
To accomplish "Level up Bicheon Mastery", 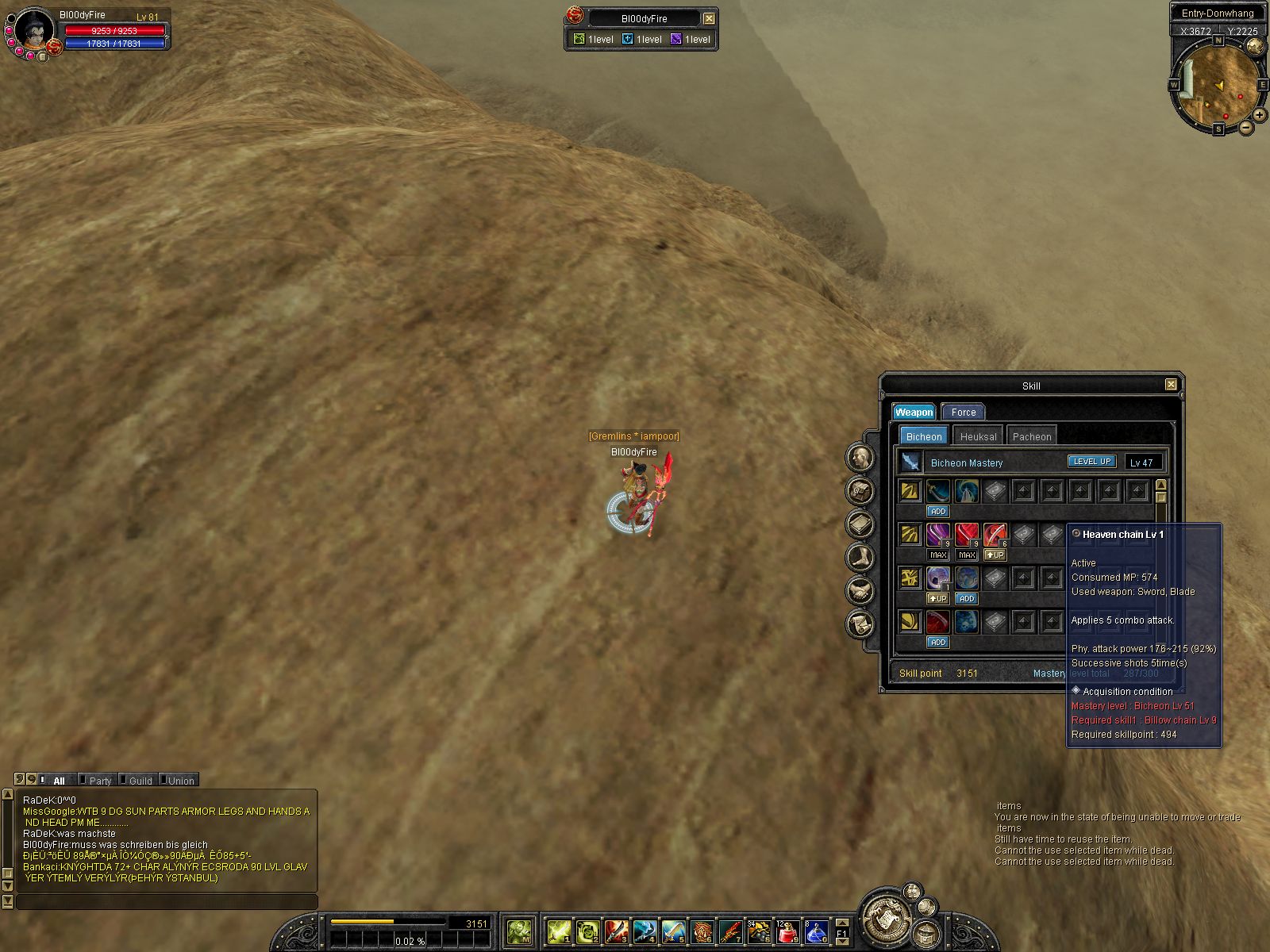I will click(x=1091, y=462).
